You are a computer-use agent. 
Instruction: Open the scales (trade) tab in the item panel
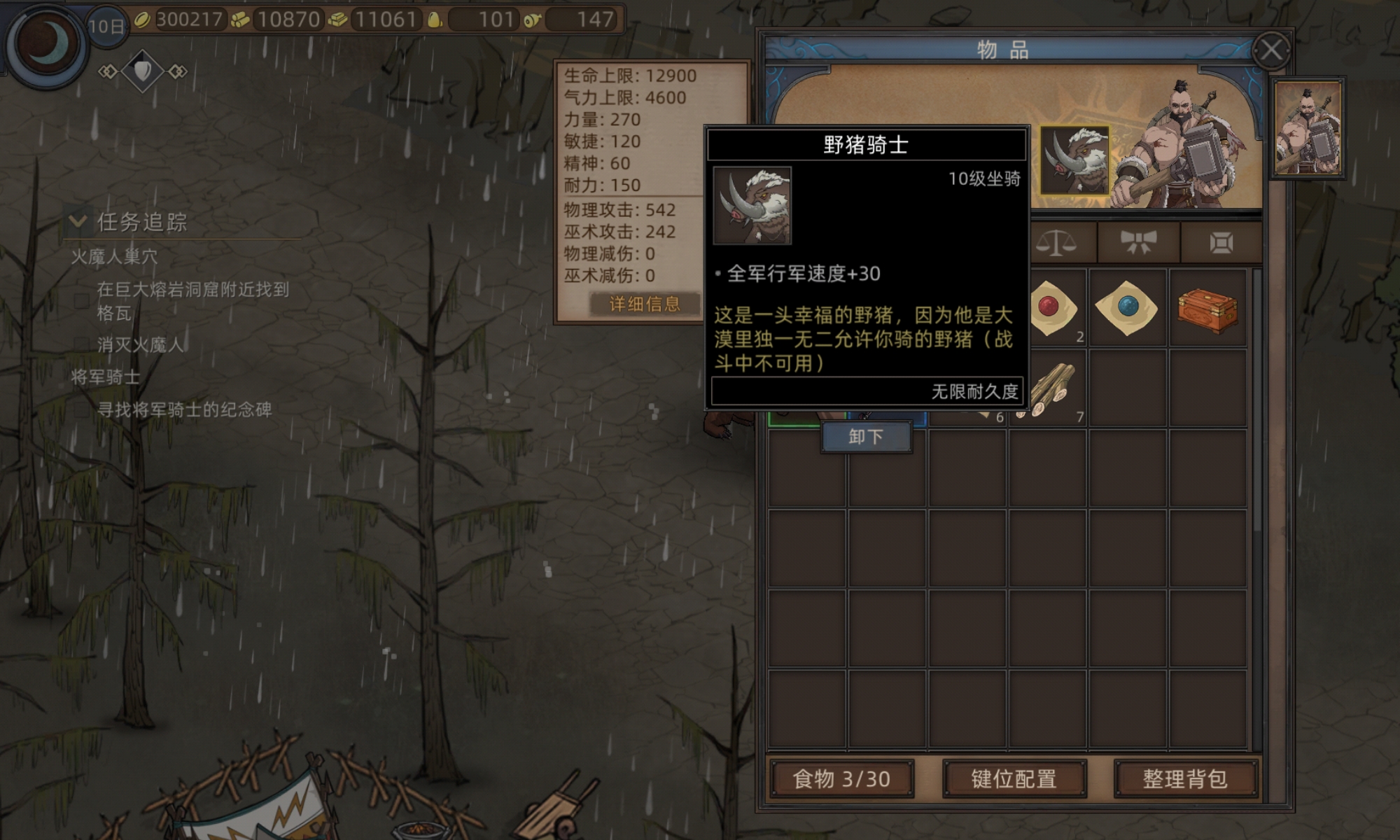(x=1057, y=242)
